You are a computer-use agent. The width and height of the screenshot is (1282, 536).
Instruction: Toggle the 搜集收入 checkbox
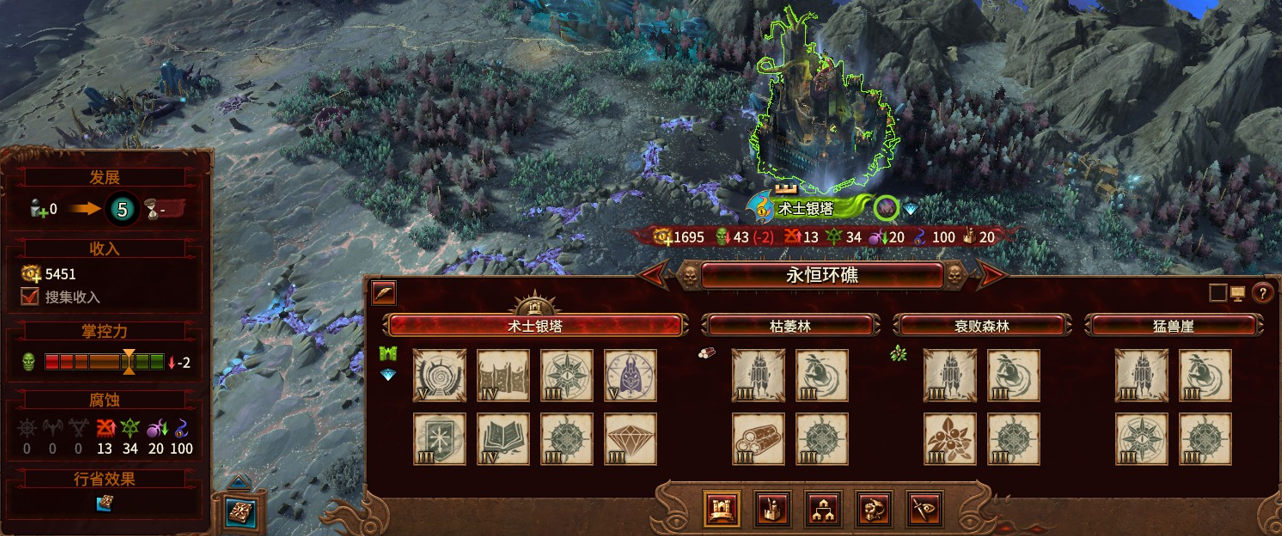[30, 296]
